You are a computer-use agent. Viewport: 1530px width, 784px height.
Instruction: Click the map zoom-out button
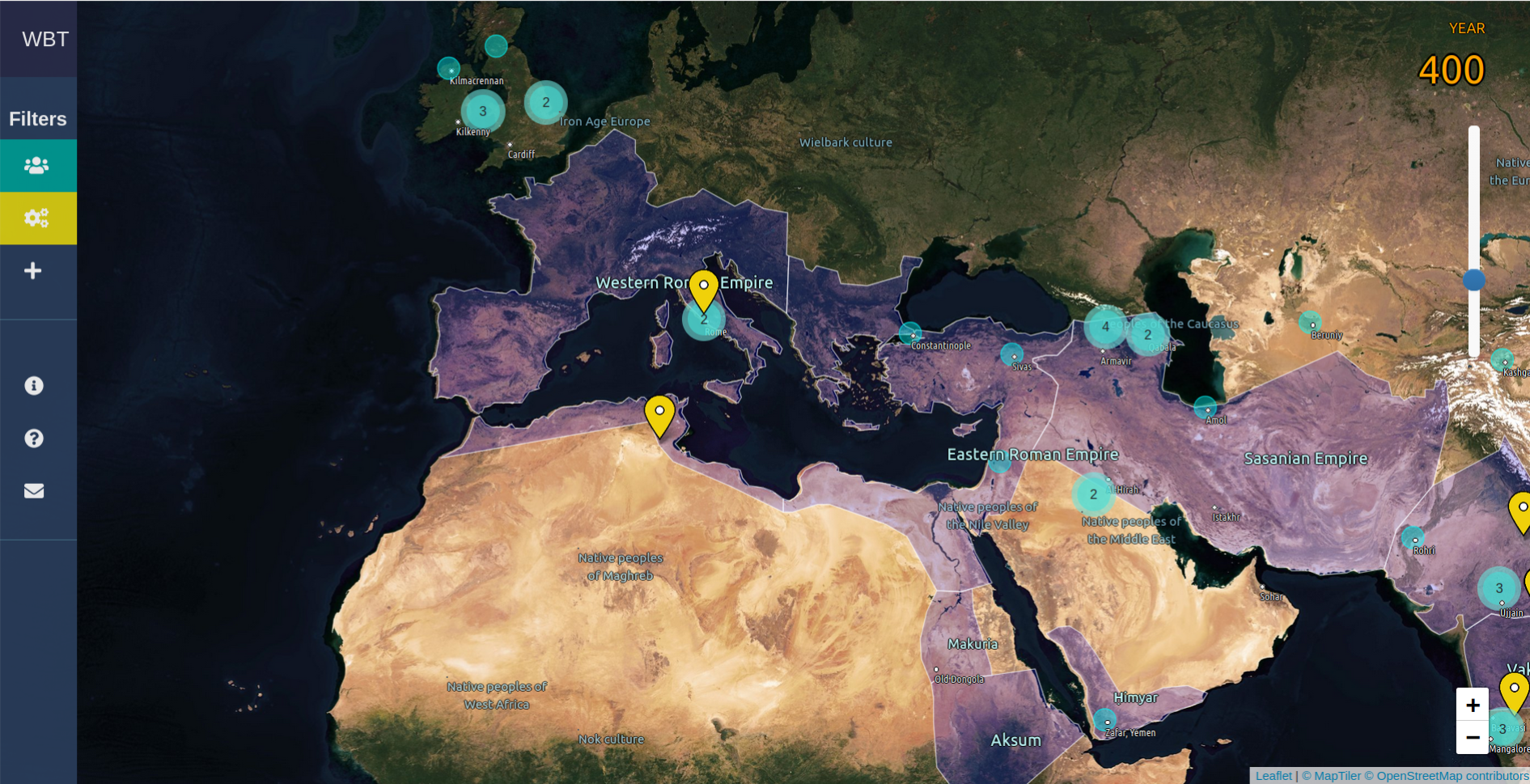1474,737
